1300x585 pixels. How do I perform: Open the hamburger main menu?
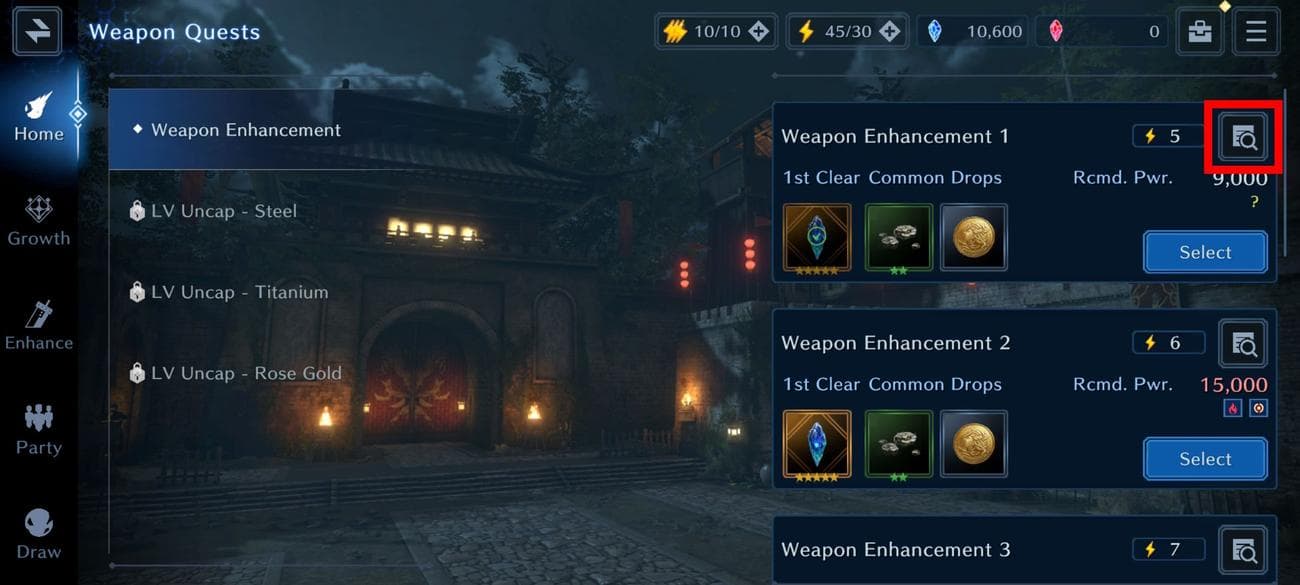tap(1256, 31)
